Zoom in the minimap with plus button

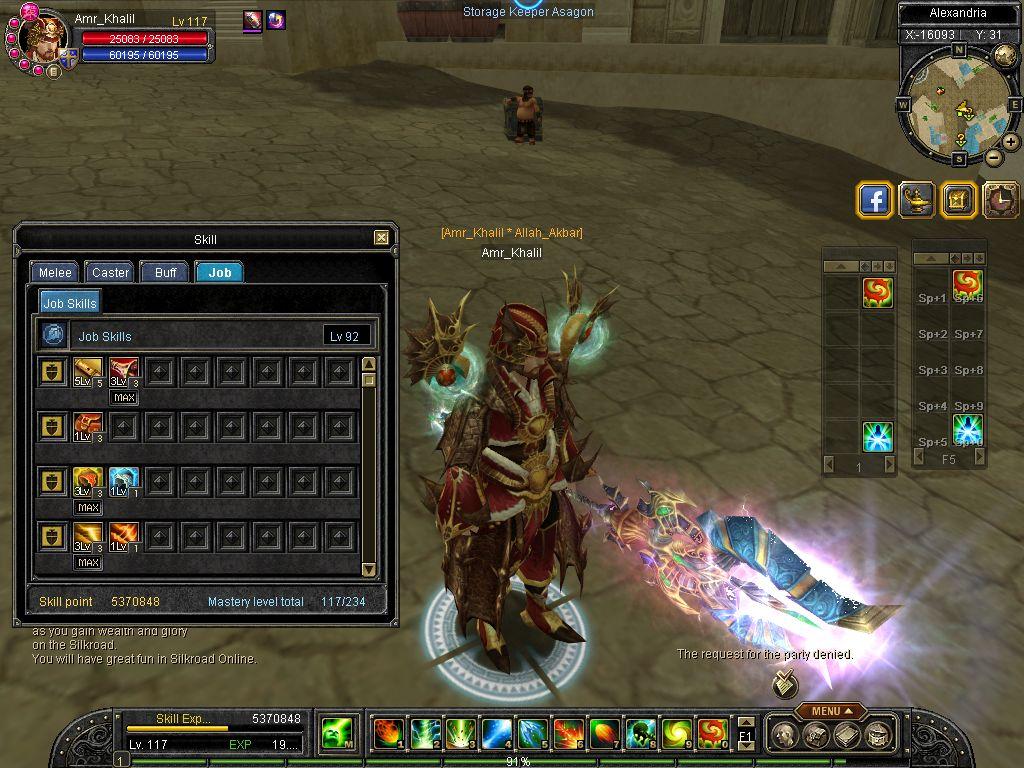(x=1011, y=142)
